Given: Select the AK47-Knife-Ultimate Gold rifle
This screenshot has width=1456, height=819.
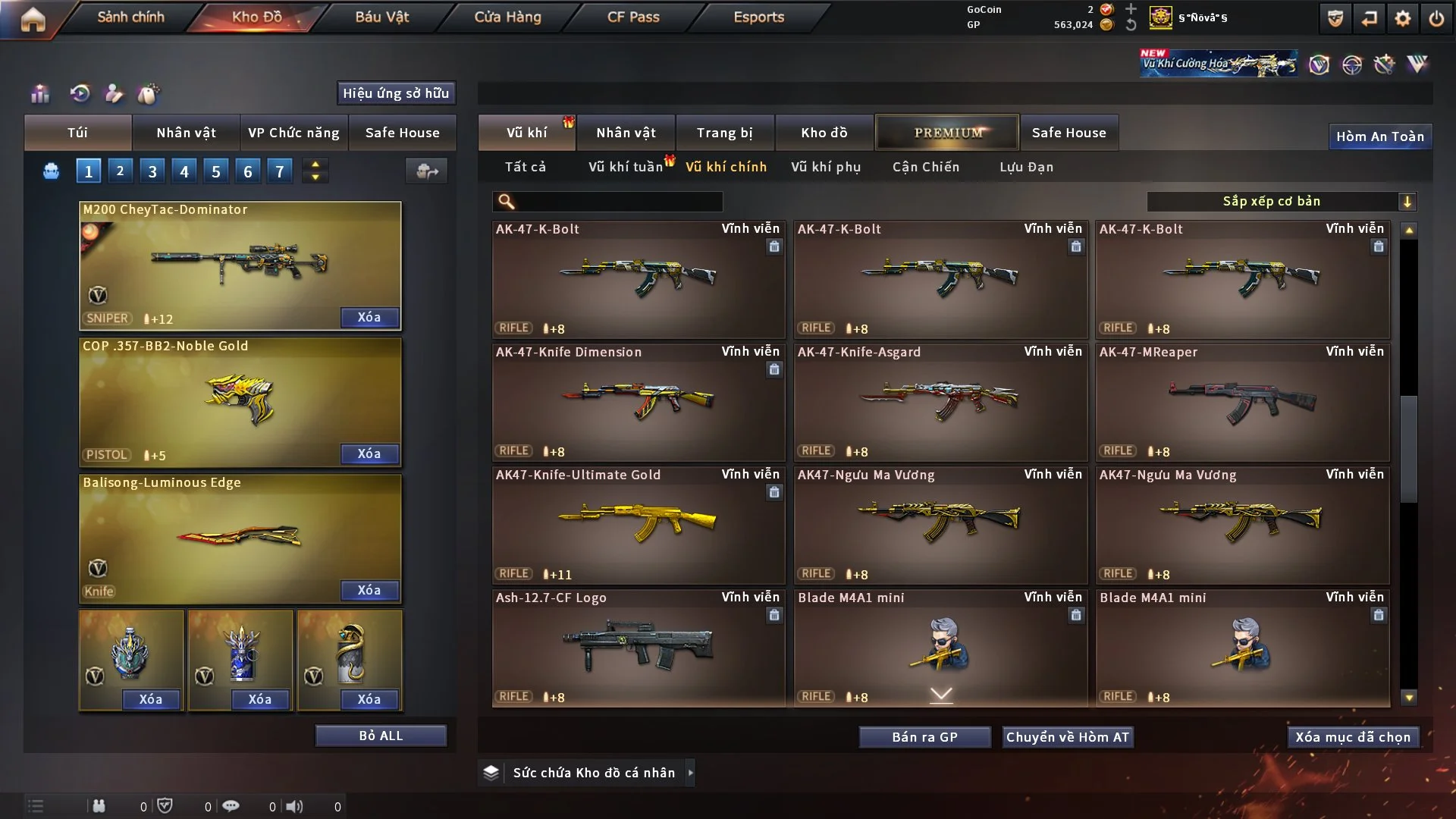Looking at the screenshot, I should tap(639, 525).
